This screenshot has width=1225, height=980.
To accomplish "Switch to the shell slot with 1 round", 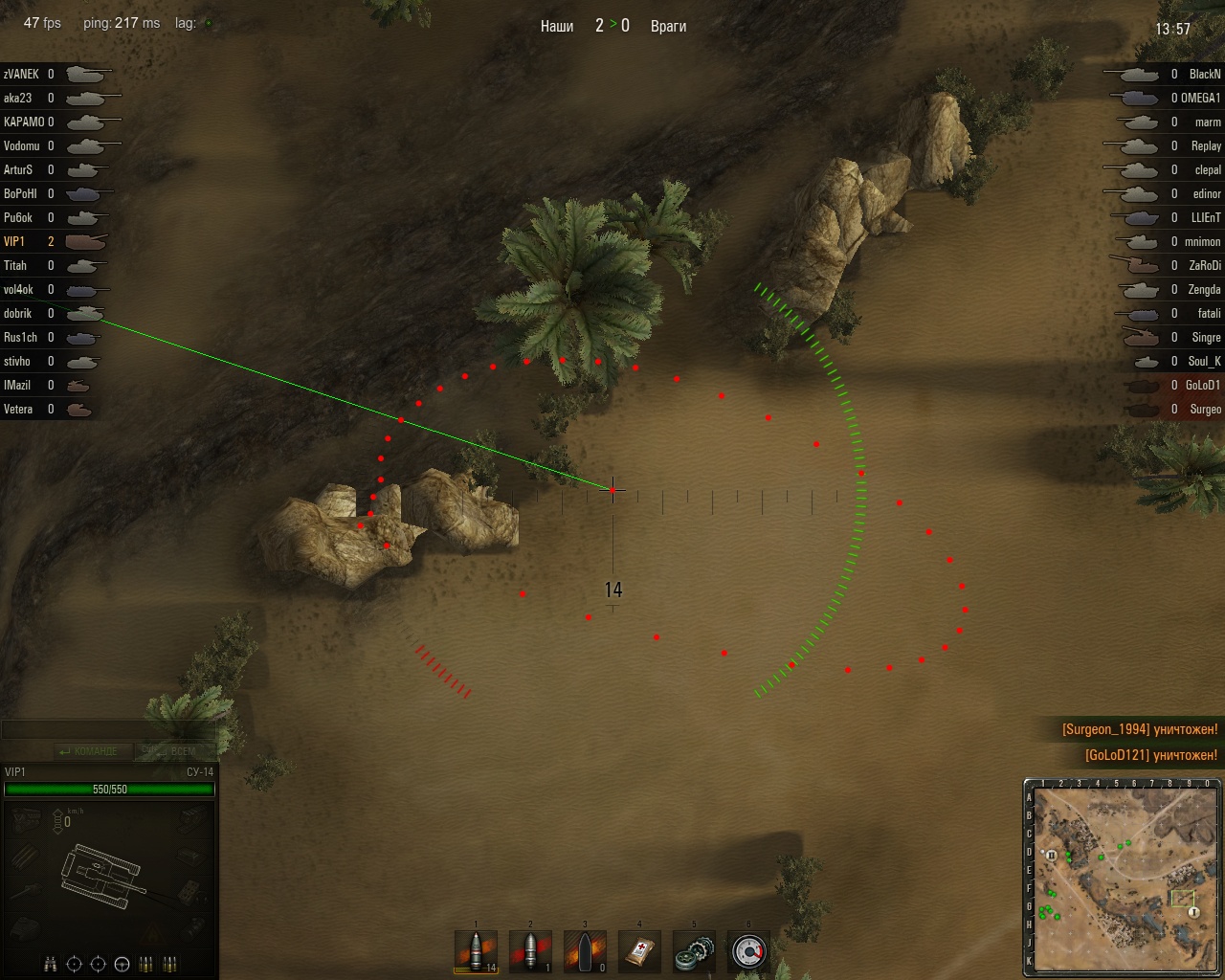I will point(530,951).
